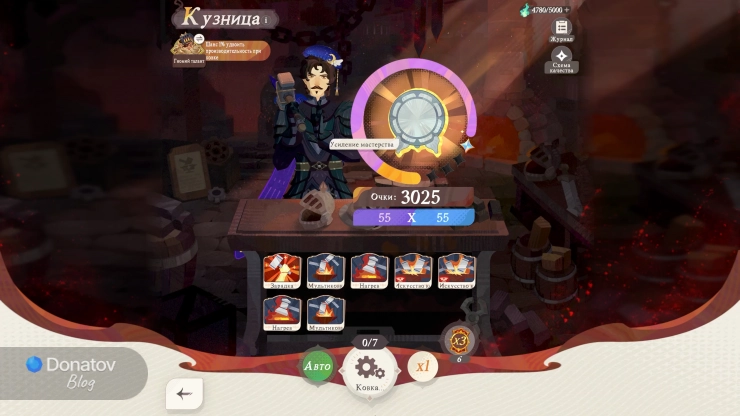The image size is (740, 416).
Task: Change the x1 speed multiplier
Action: point(422,366)
